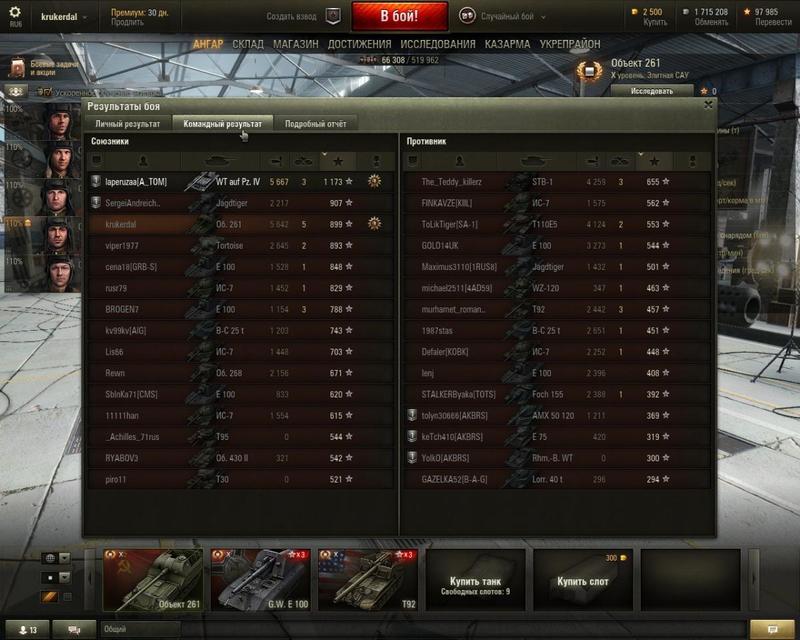Select the G.W. E 100 tank in the carousel

point(260,579)
